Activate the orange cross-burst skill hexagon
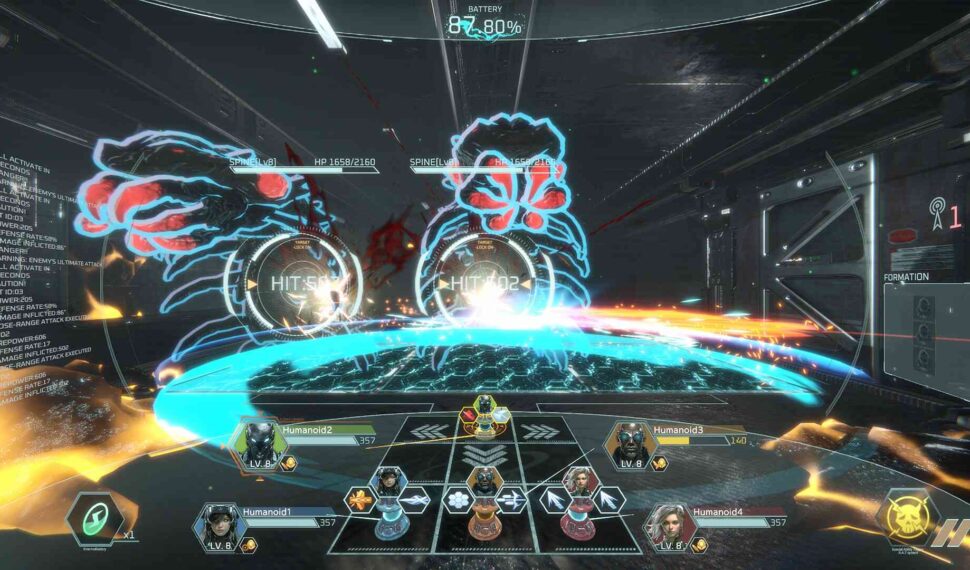Screen dimensions: 970x570 tap(359, 499)
